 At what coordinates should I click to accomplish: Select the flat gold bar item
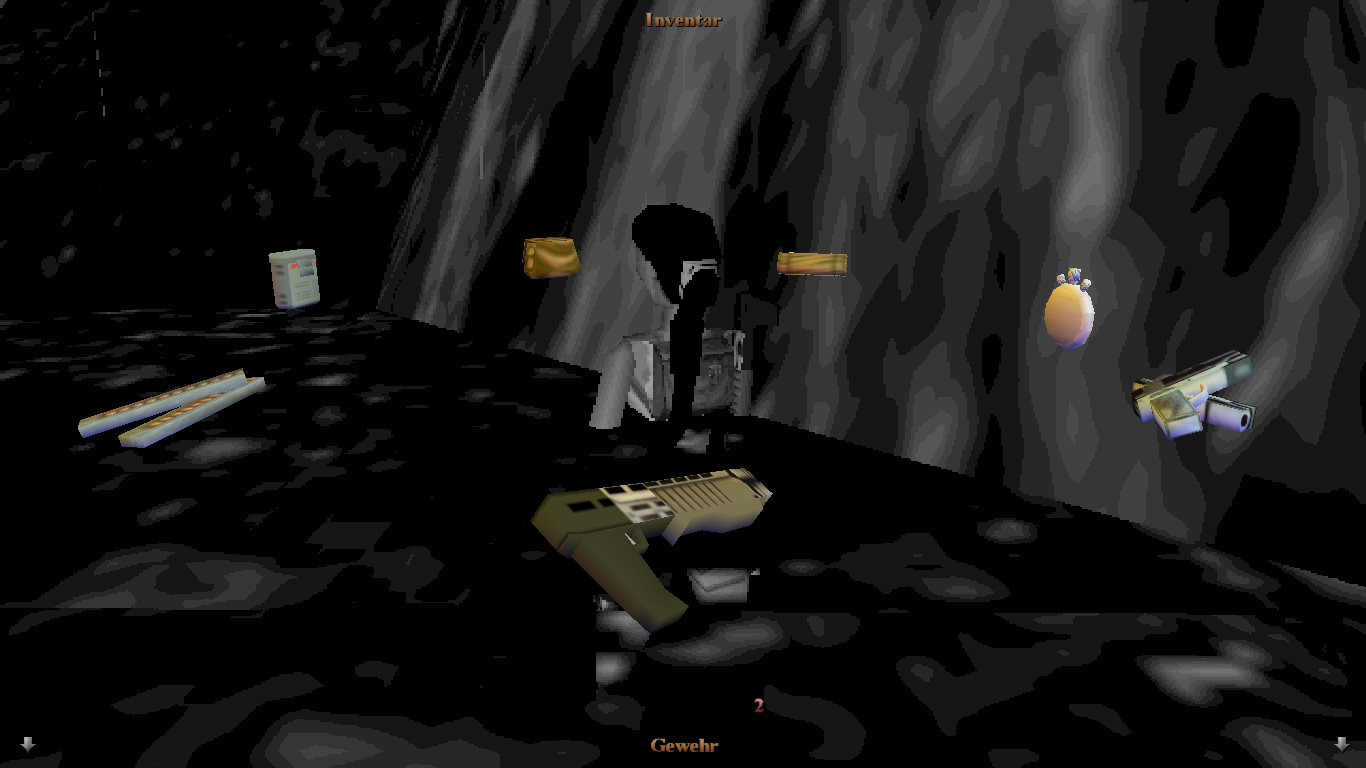tap(812, 263)
